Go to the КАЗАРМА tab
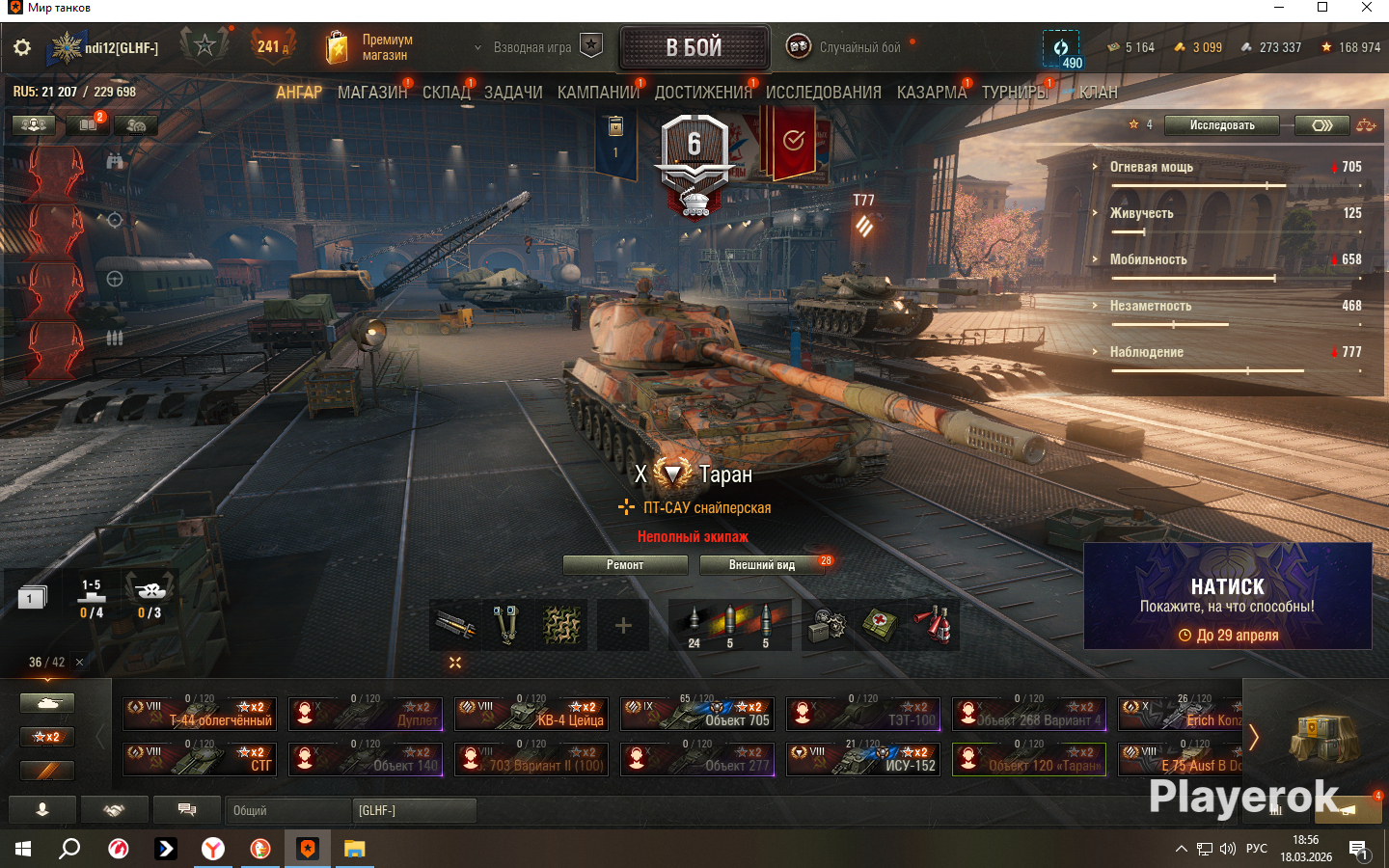Viewport: 1389px width, 868px height. click(x=931, y=93)
